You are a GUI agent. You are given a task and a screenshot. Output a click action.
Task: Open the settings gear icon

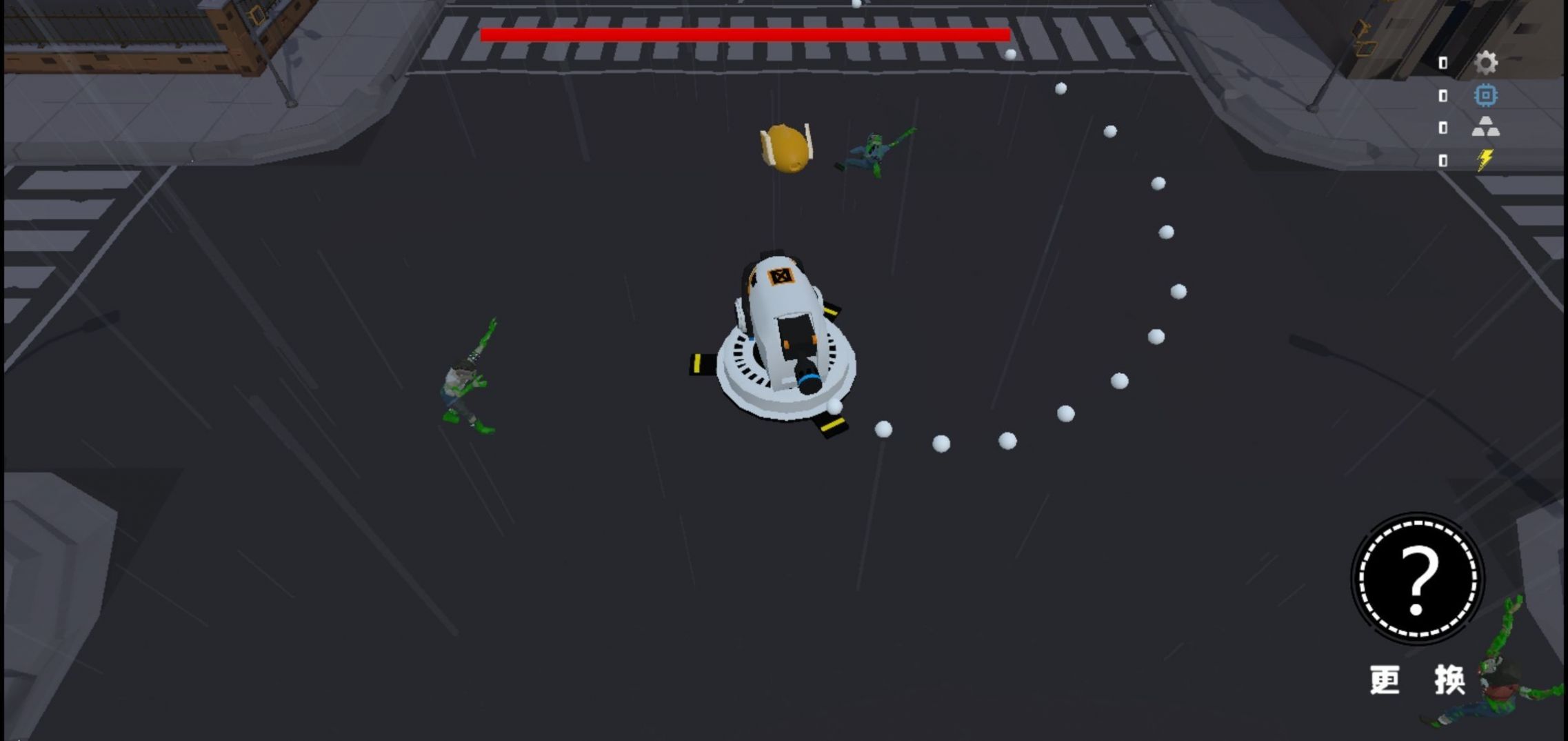[1487, 62]
